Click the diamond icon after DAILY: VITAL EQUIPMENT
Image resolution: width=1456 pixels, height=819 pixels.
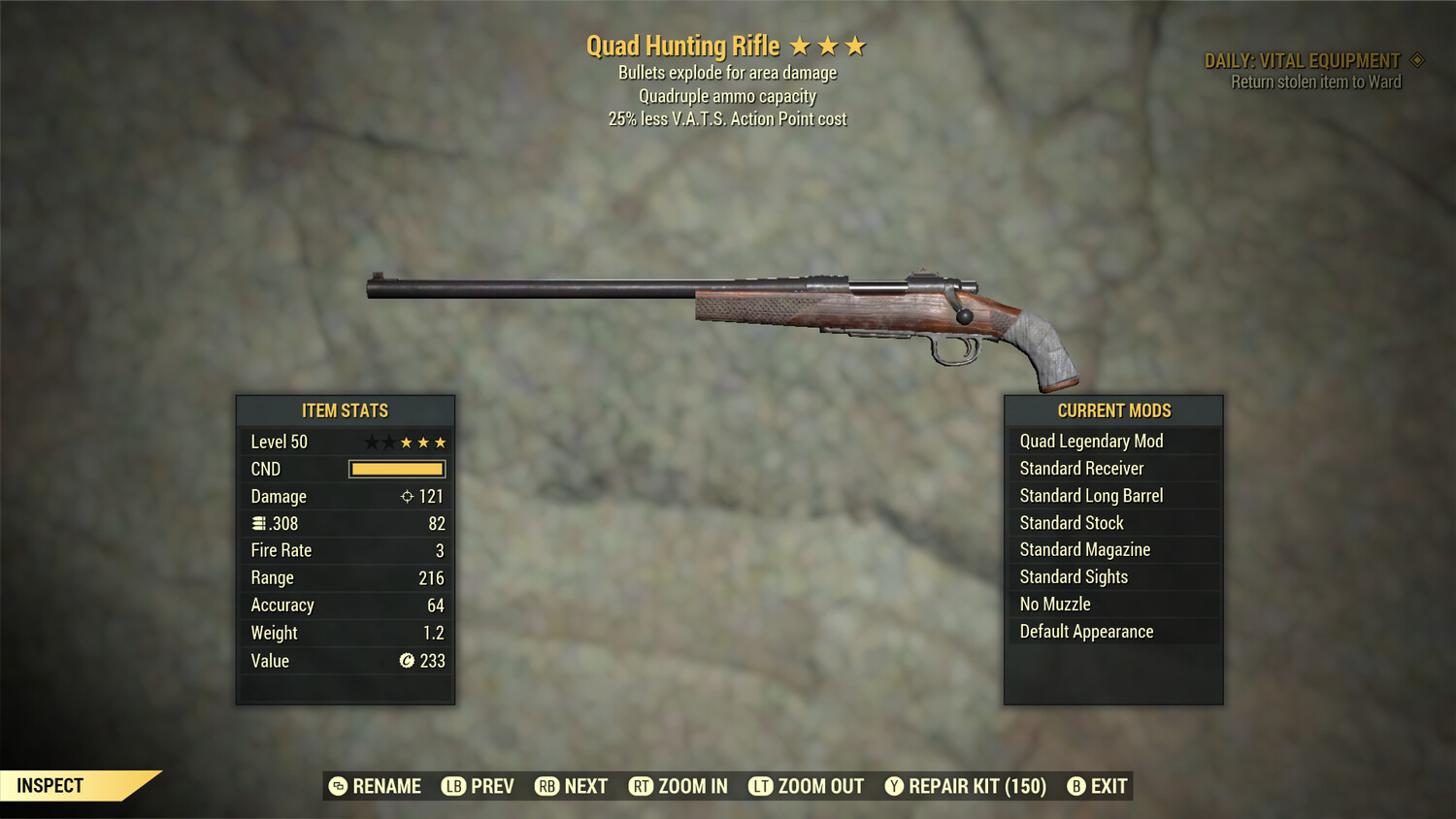[1416, 59]
